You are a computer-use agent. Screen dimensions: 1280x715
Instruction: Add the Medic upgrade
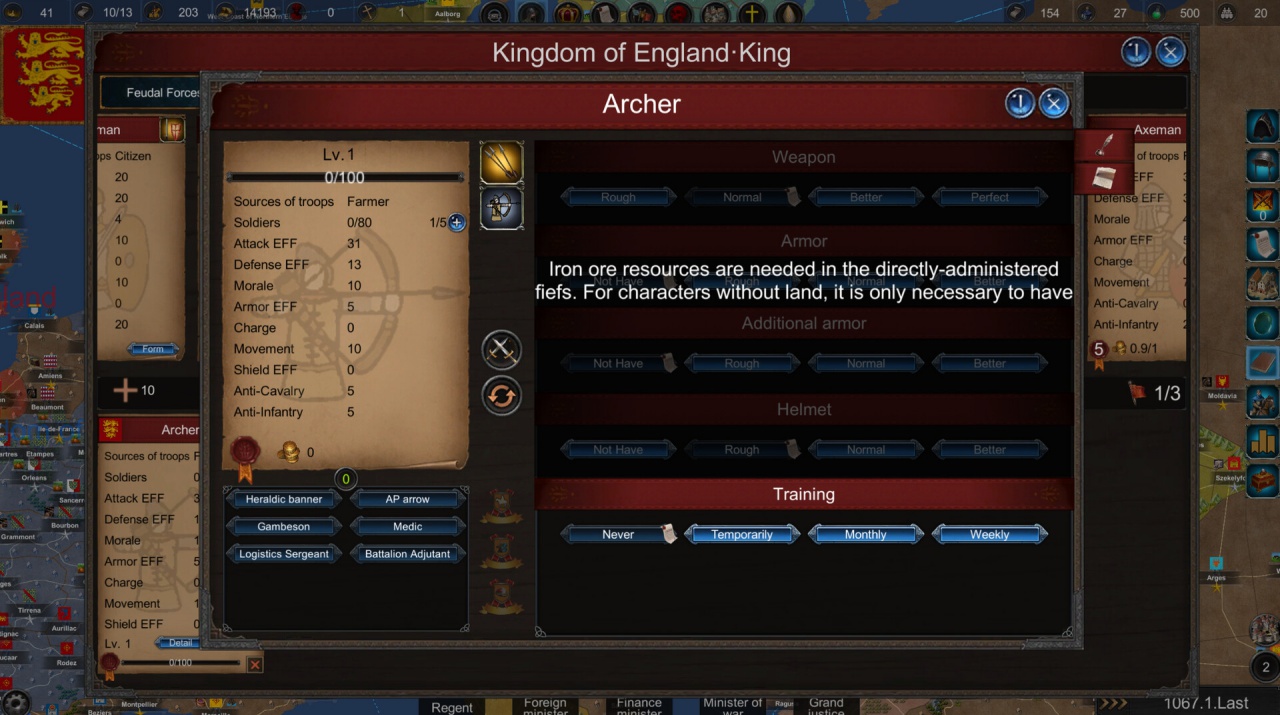tap(408, 527)
